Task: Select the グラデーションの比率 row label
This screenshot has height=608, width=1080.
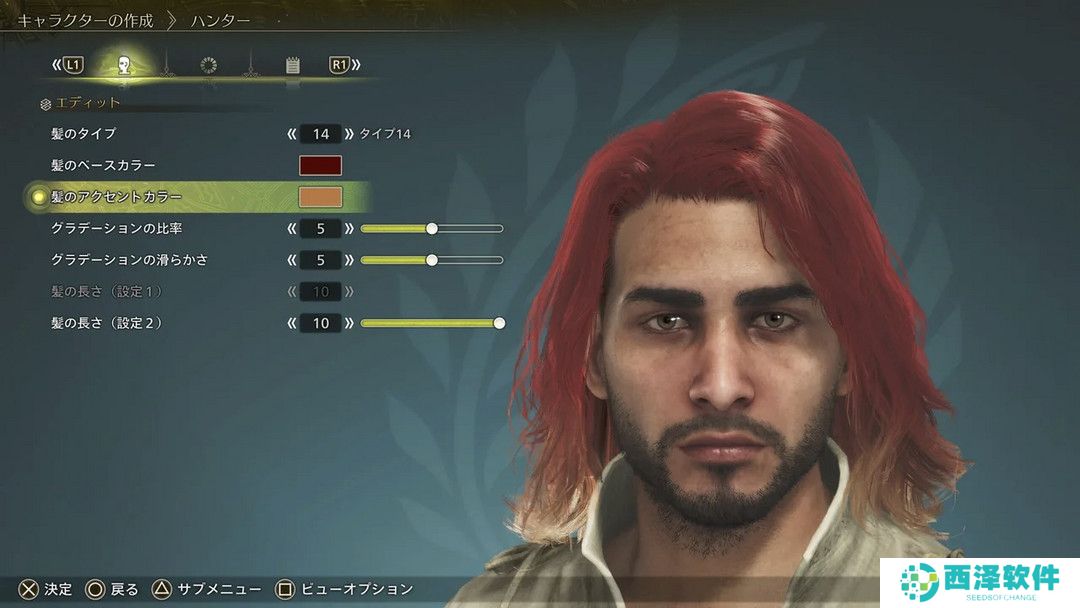Action: click(x=116, y=229)
